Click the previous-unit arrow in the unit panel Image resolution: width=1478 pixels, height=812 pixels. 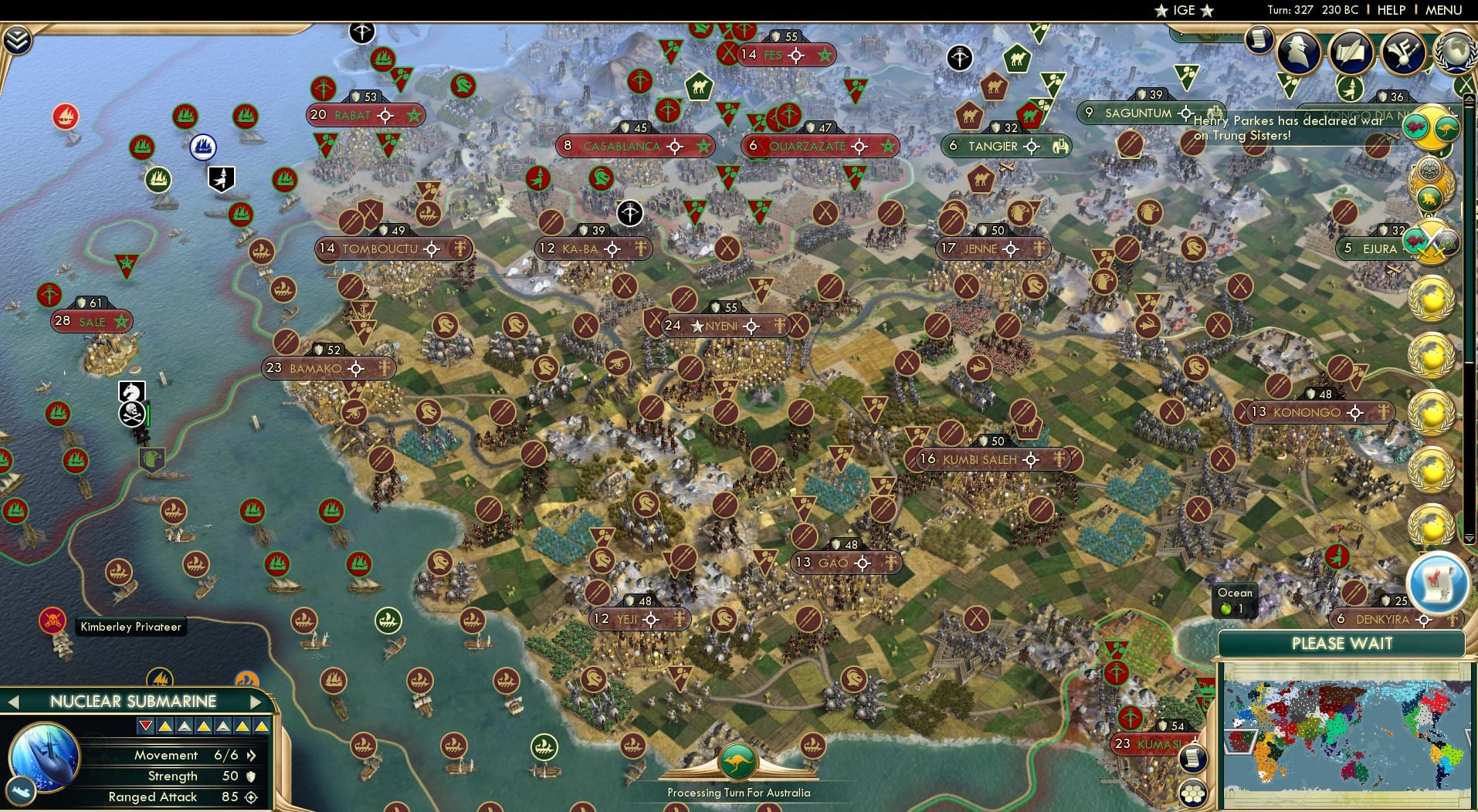coord(12,701)
